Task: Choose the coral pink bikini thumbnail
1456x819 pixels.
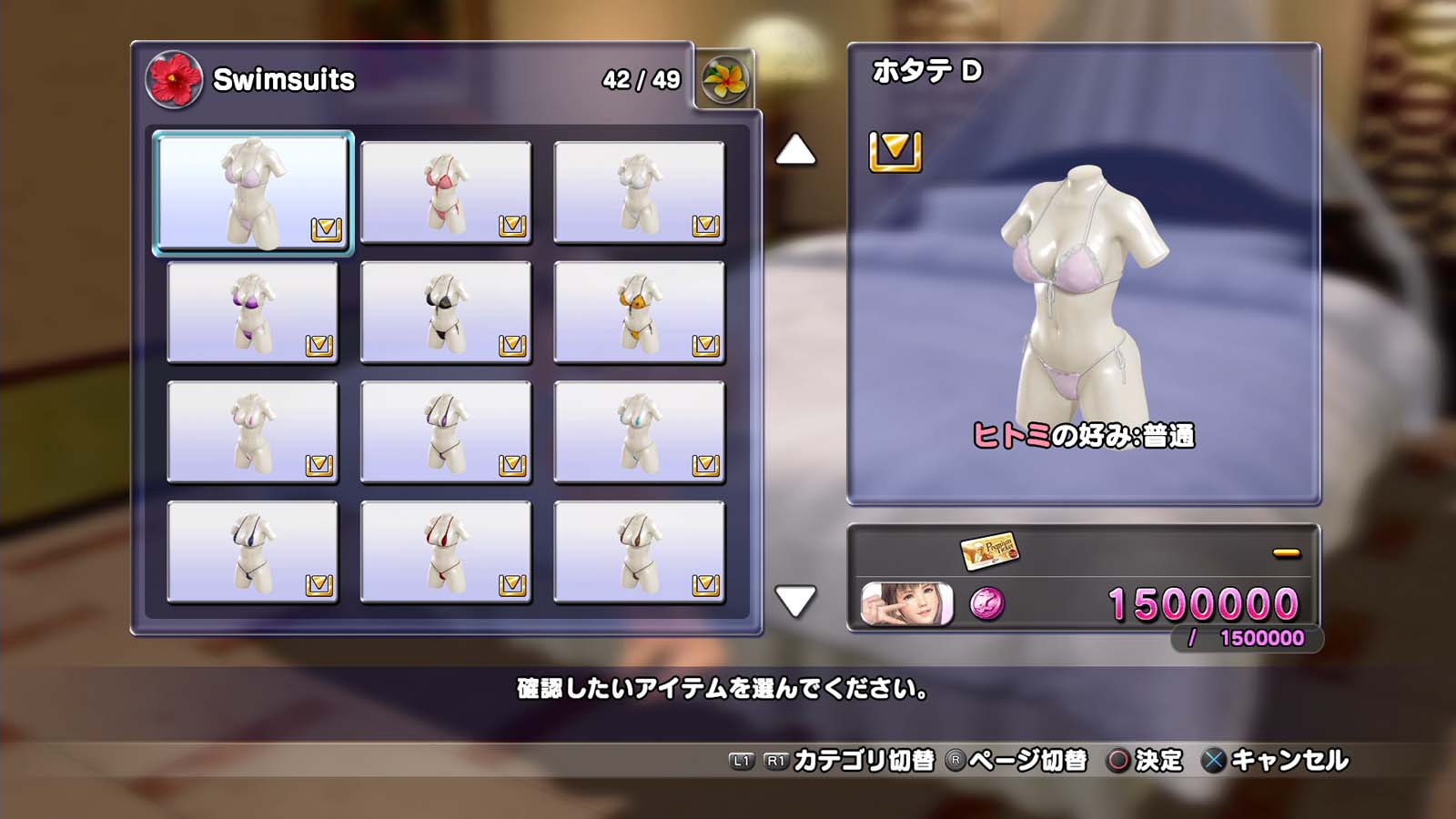Action: pos(446,192)
